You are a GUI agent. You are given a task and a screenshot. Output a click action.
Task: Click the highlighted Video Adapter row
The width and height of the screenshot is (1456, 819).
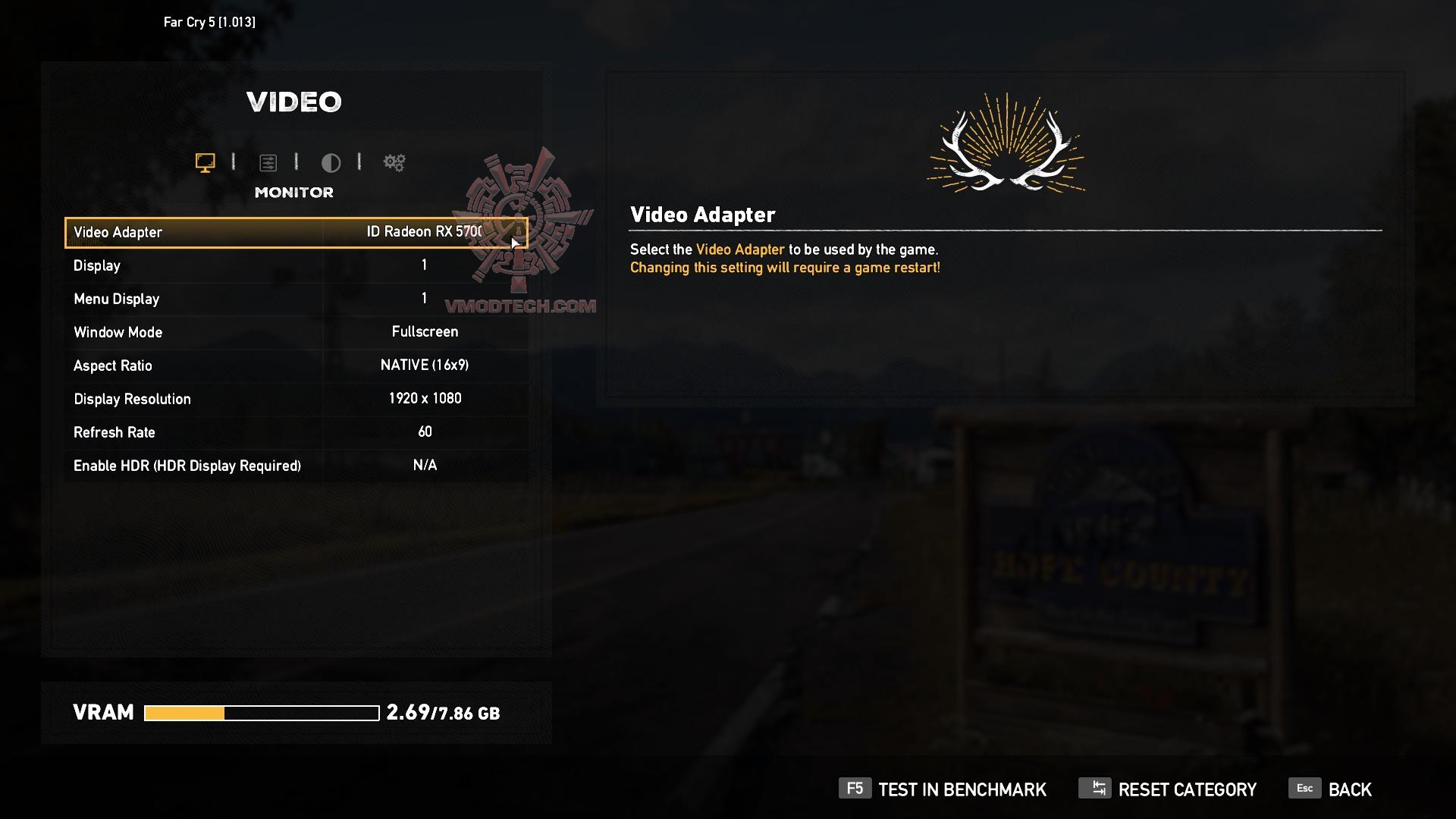pyautogui.click(x=296, y=232)
